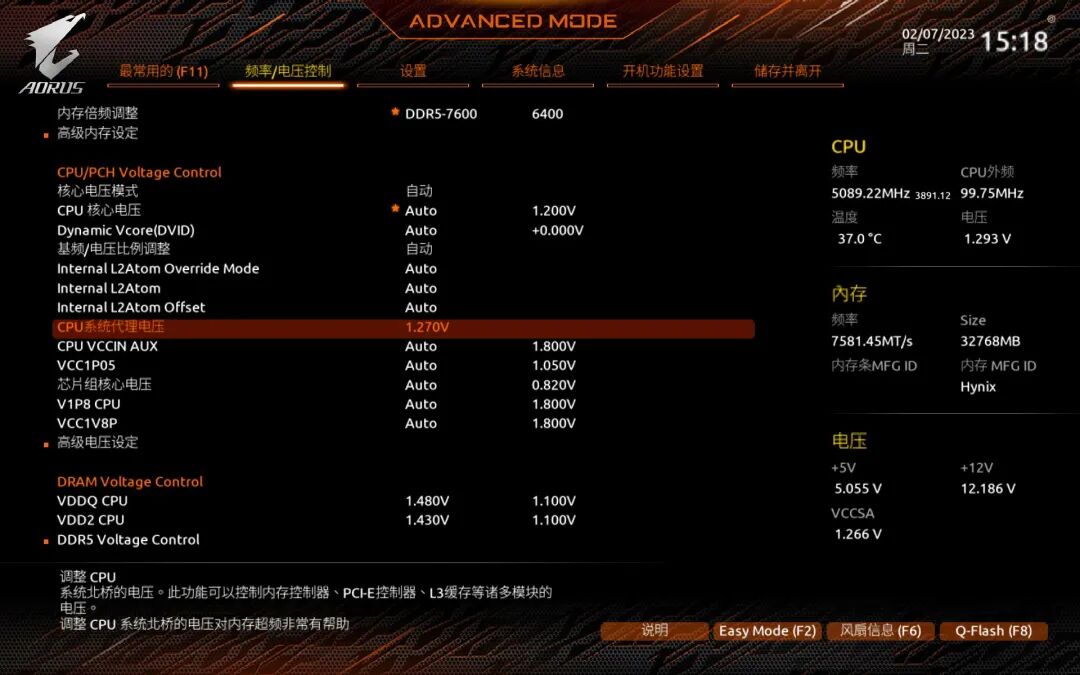Select the 芯片组核心电压 setting

click(x=104, y=385)
